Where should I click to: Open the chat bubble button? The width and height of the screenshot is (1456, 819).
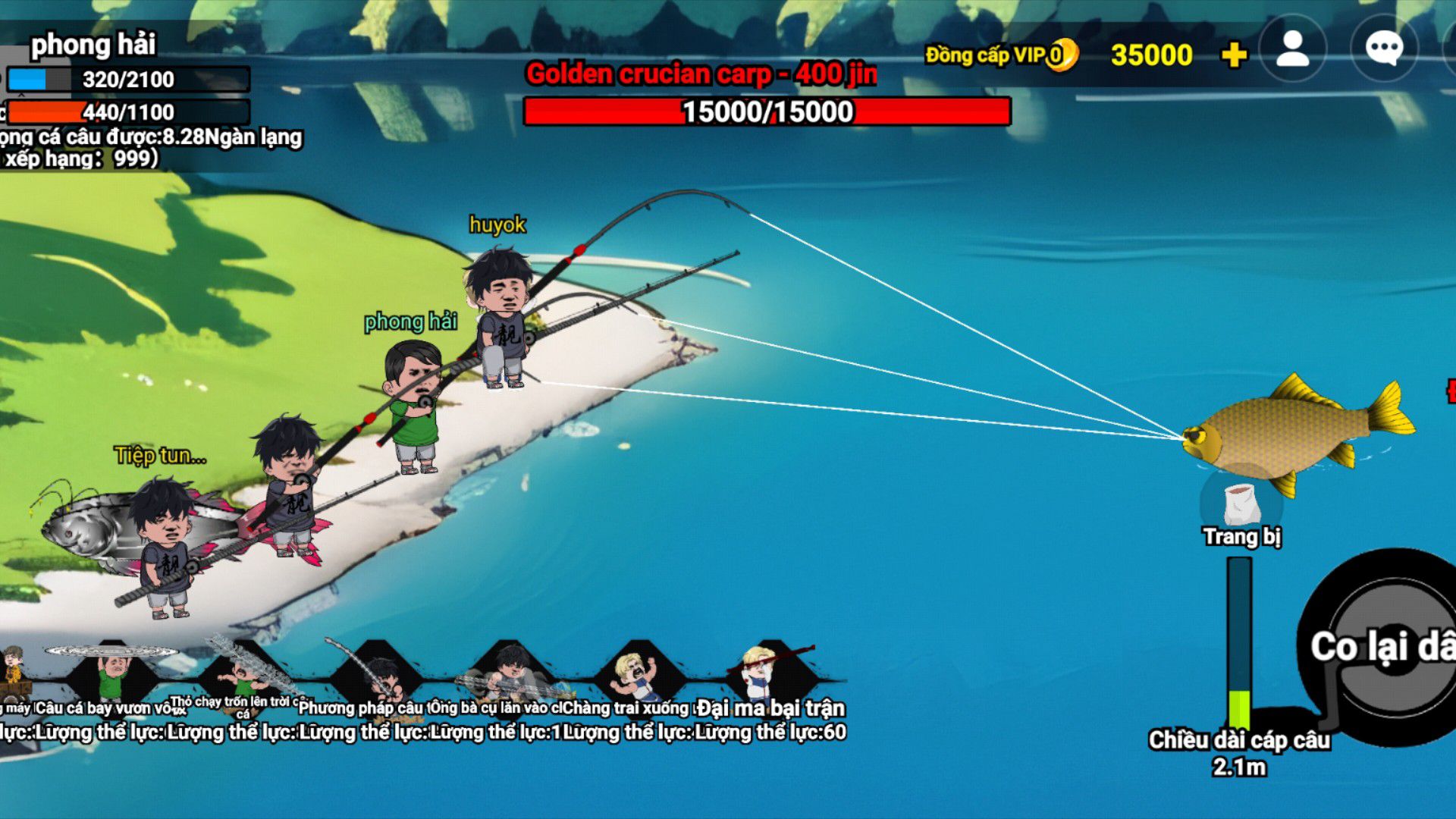[1383, 49]
